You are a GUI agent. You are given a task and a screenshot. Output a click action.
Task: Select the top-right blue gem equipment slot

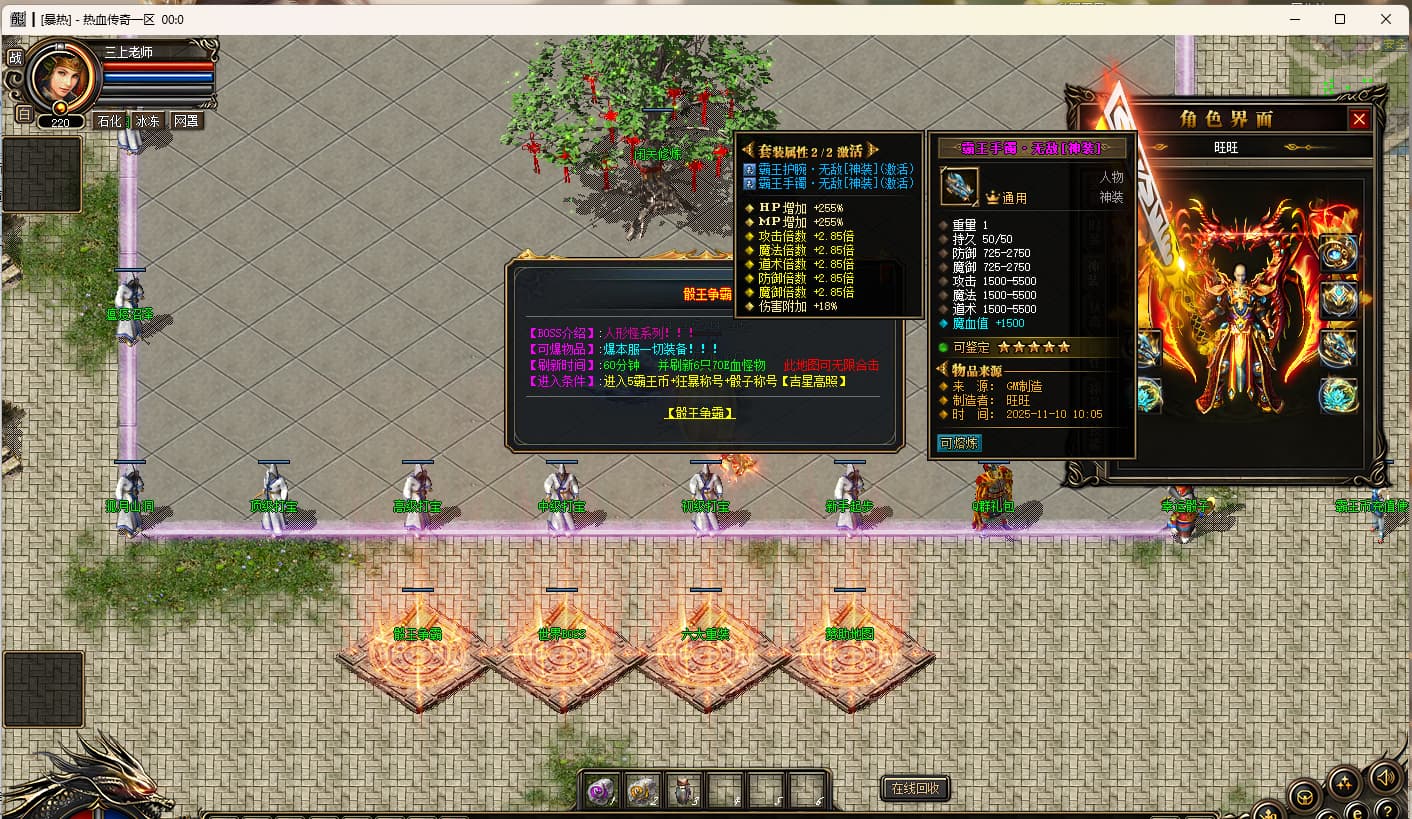[x=1338, y=253]
